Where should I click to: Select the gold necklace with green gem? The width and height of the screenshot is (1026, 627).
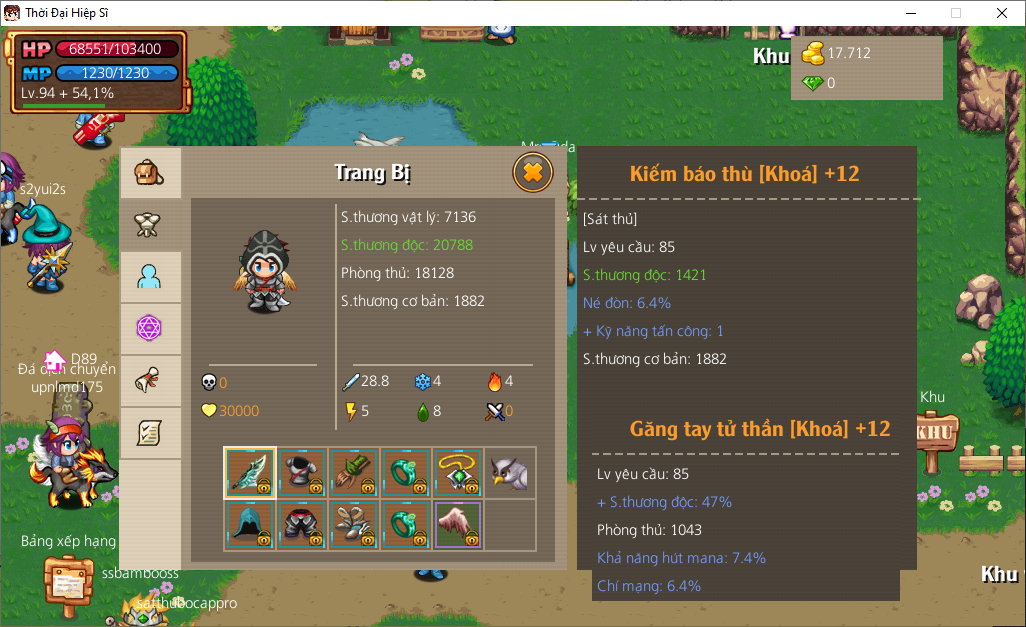(x=458, y=472)
